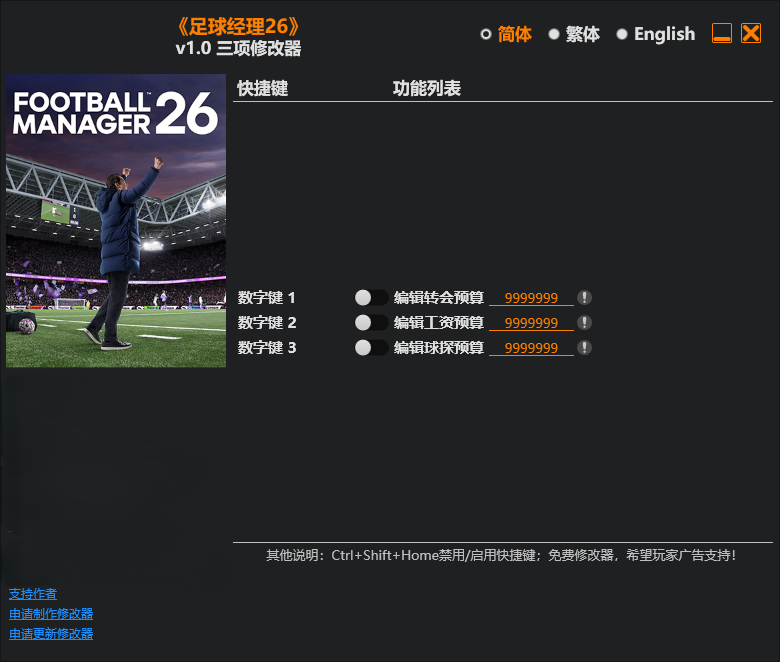Open info icon next to 编辑球探预算
Viewport: 780px width, 662px height.
coord(585,348)
